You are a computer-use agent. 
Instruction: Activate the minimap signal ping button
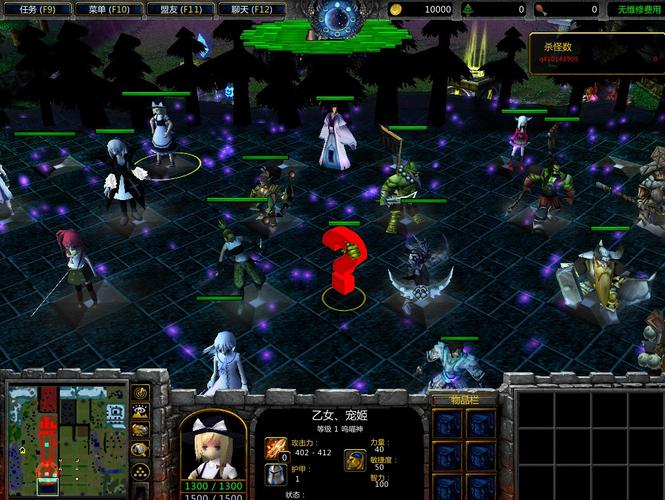pyautogui.click(x=141, y=393)
